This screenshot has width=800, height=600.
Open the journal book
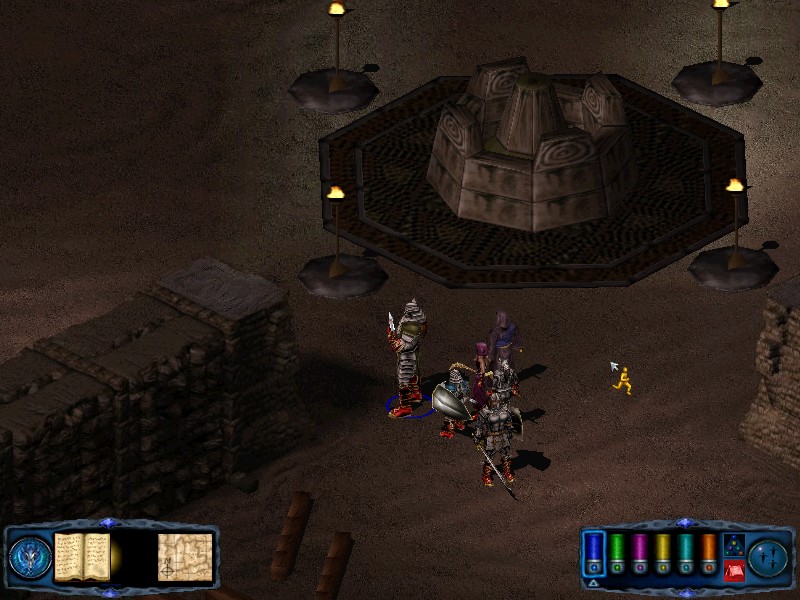[x=81, y=556]
